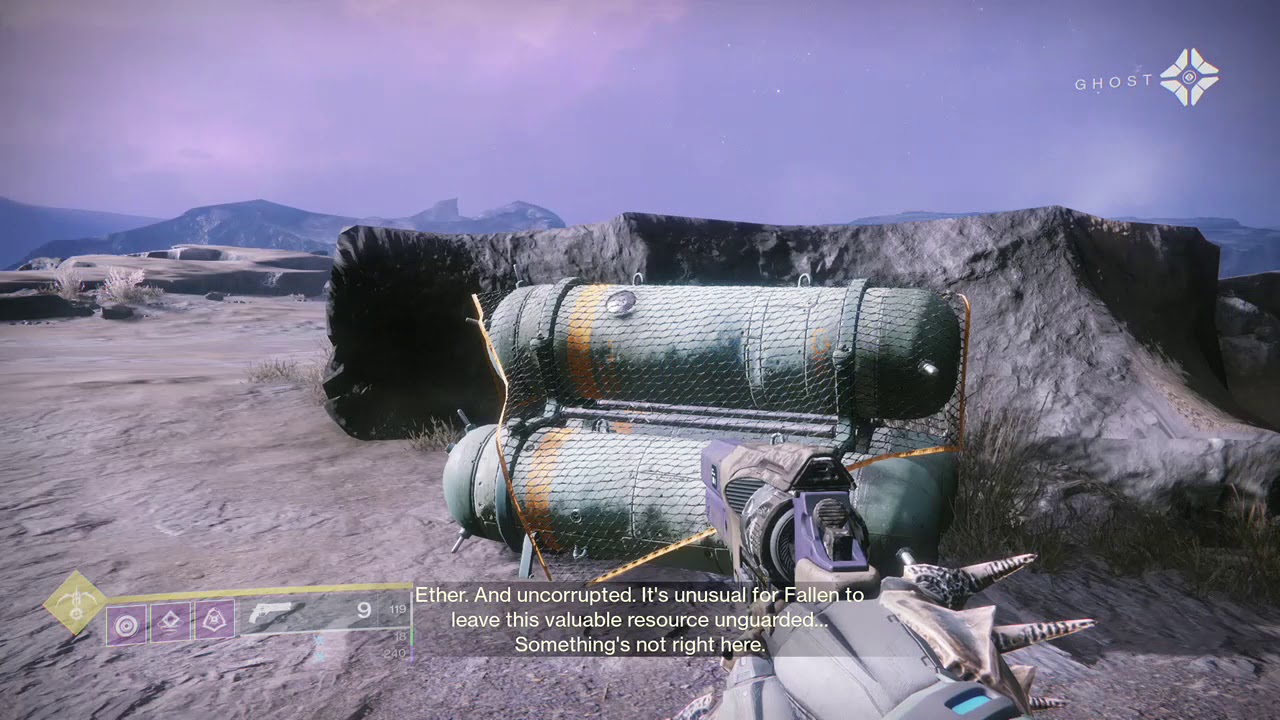Select the equipped hand cannon weapon icon
This screenshot has width=1280, height=720.
(270, 612)
